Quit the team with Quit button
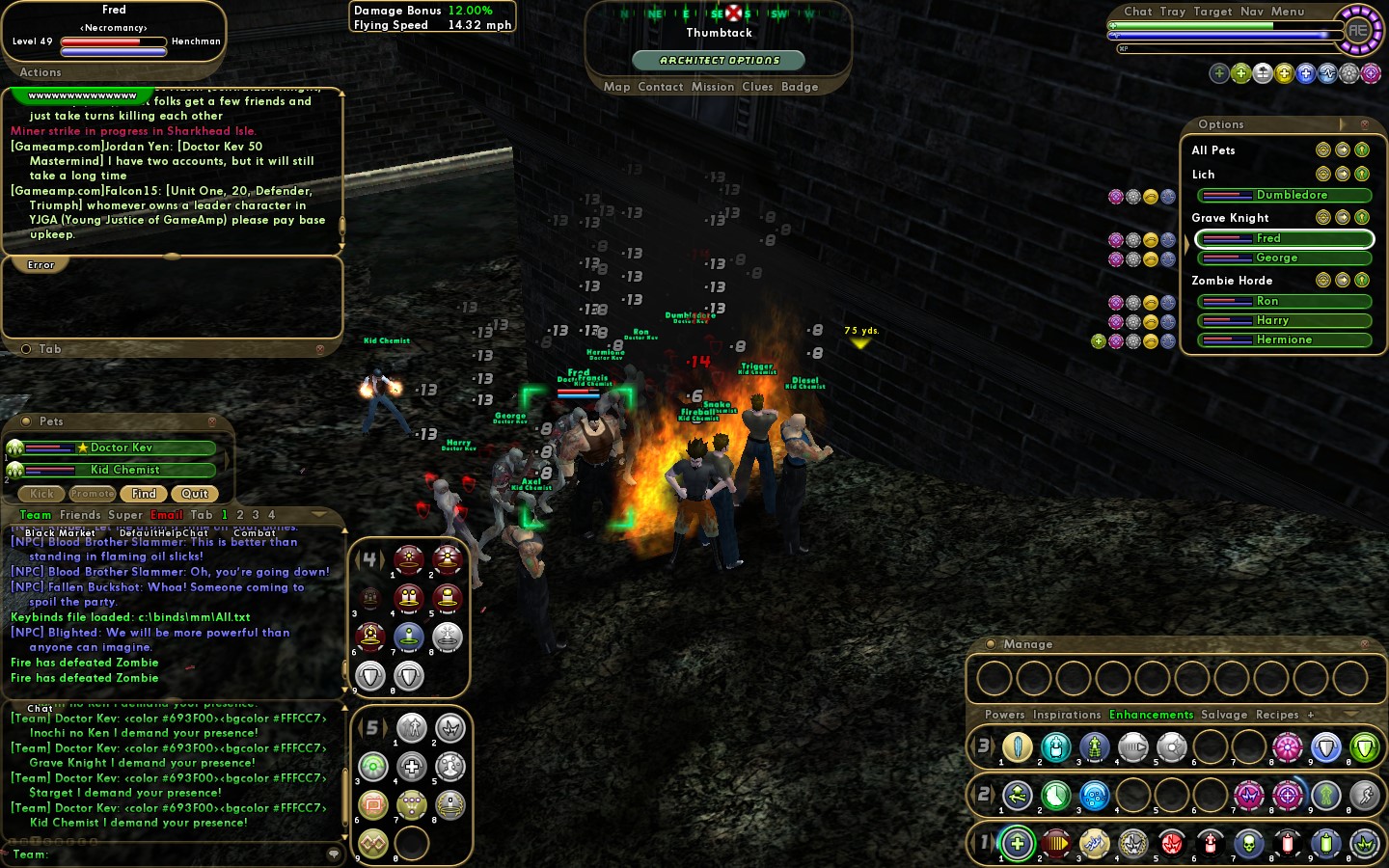Image resolution: width=1389 pixels, height=868 pixels. click(194, 494)
